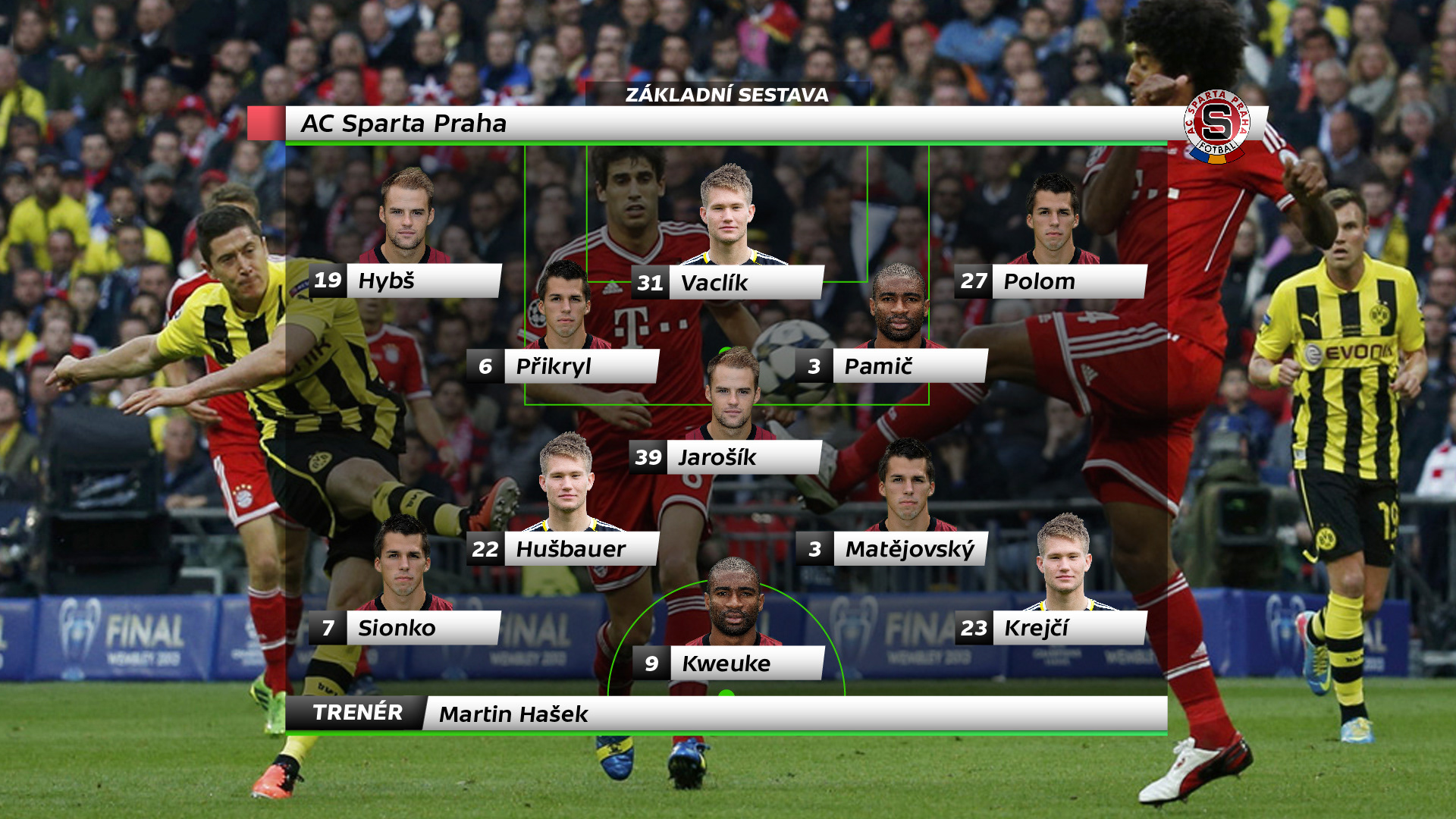Click the Sparta Praha club crest
1456x819 pixels.
coord(1216,126)
